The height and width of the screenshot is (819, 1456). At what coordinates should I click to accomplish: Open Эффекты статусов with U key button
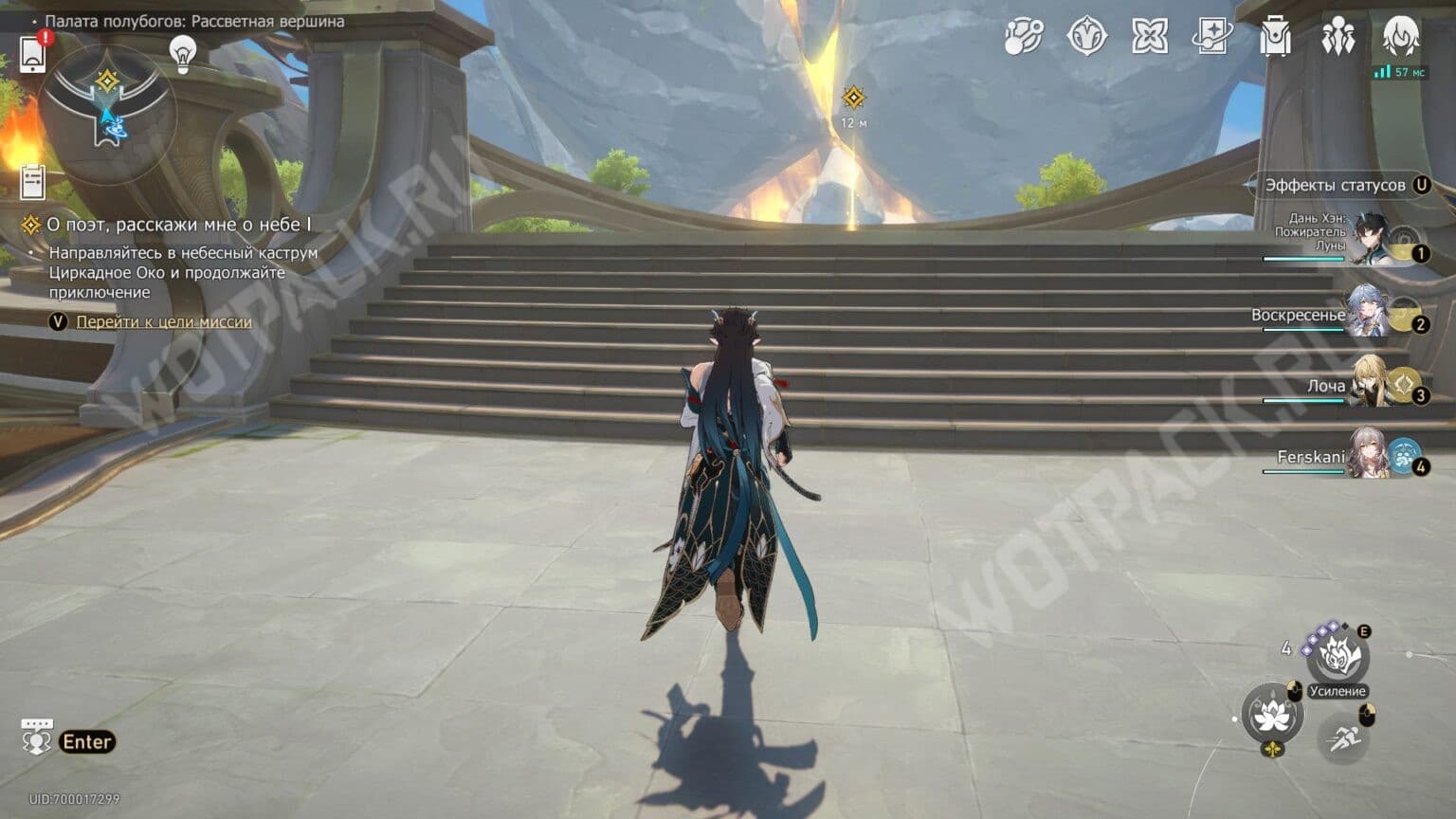tap(1342, 185)
